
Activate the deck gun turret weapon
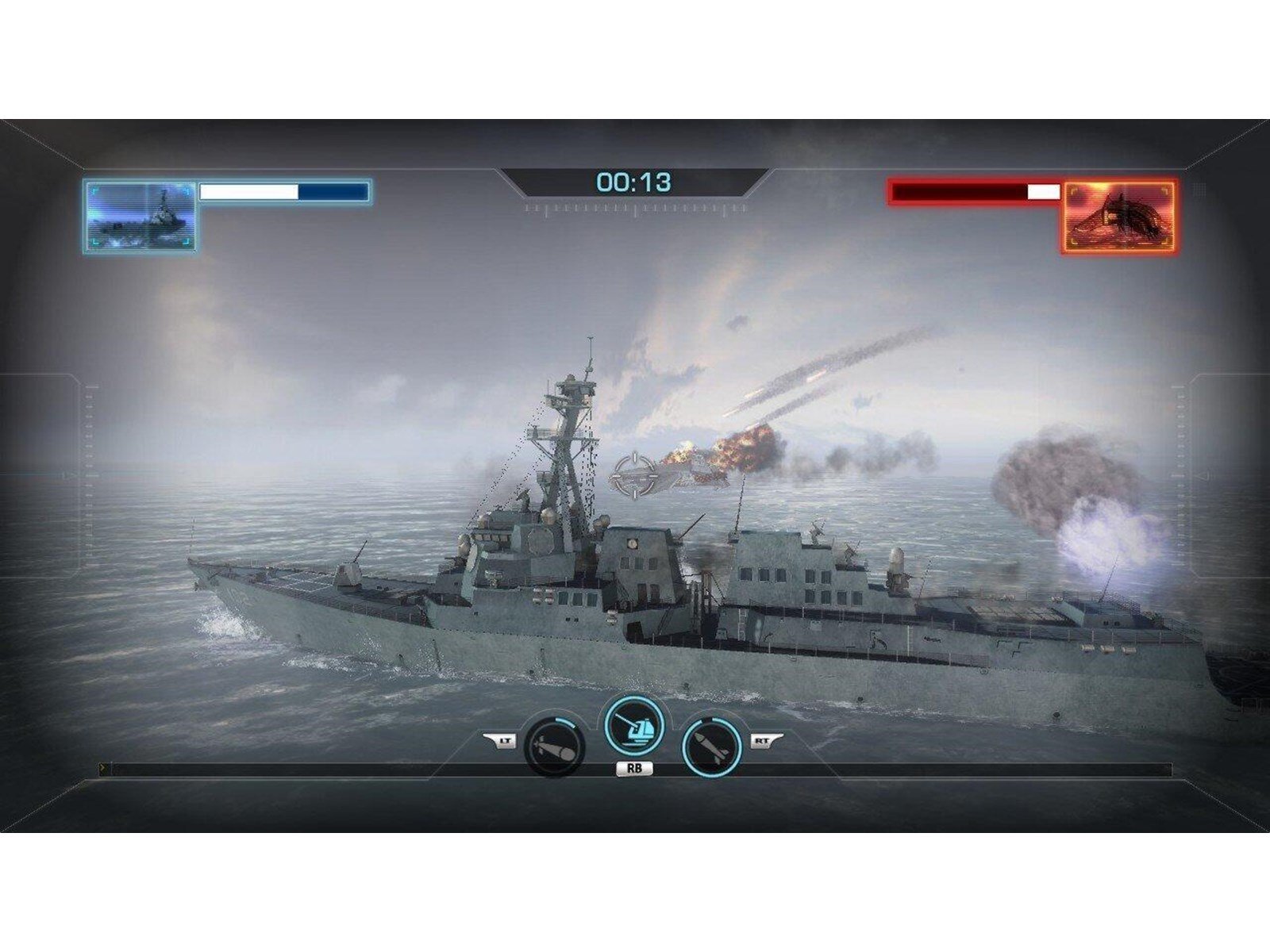point(634,727)
